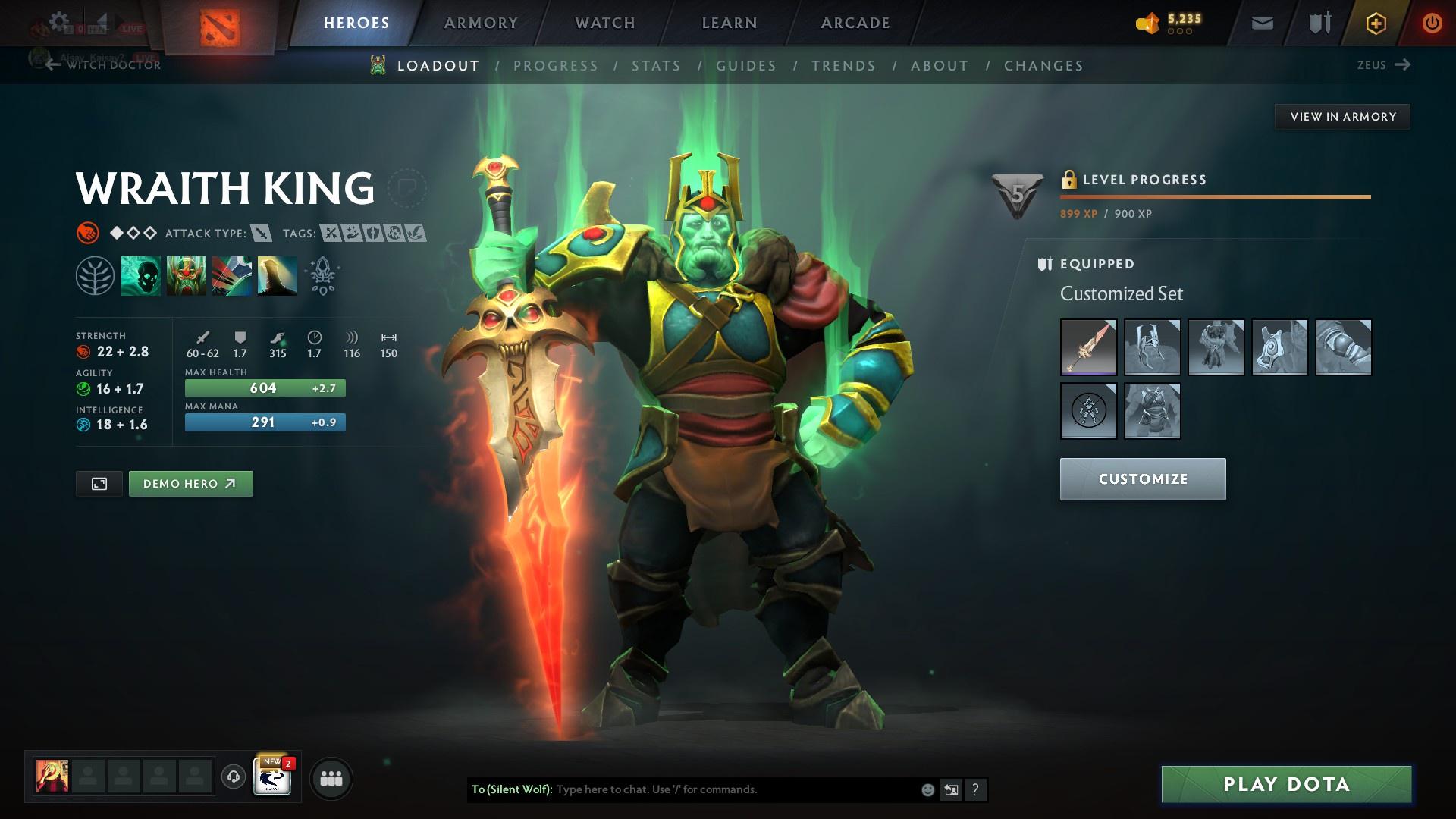Open the Zeus next hero arrow
1456x819 pixels.
pos(1404,65)
